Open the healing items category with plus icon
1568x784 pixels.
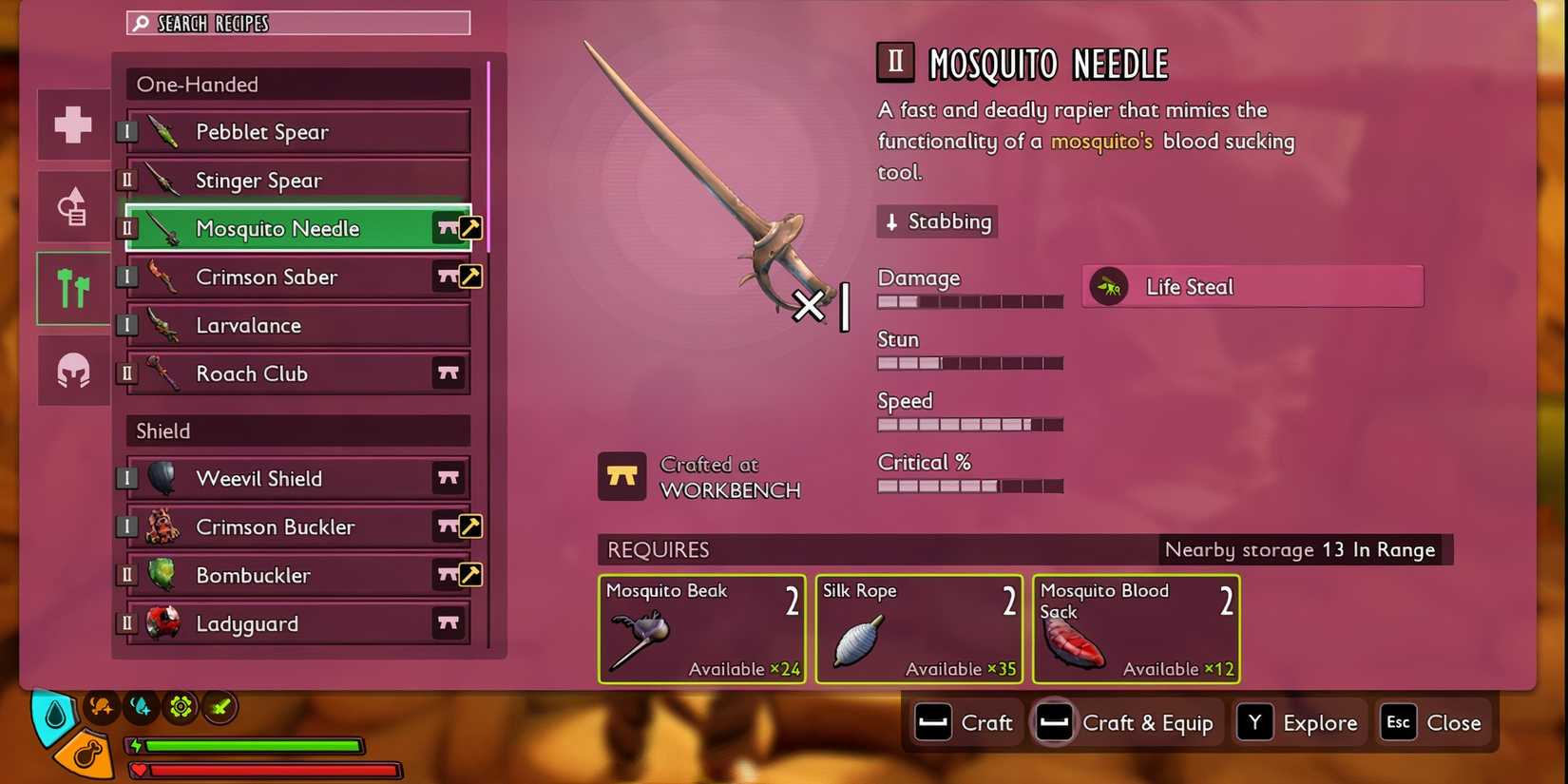tap(72, 124)
